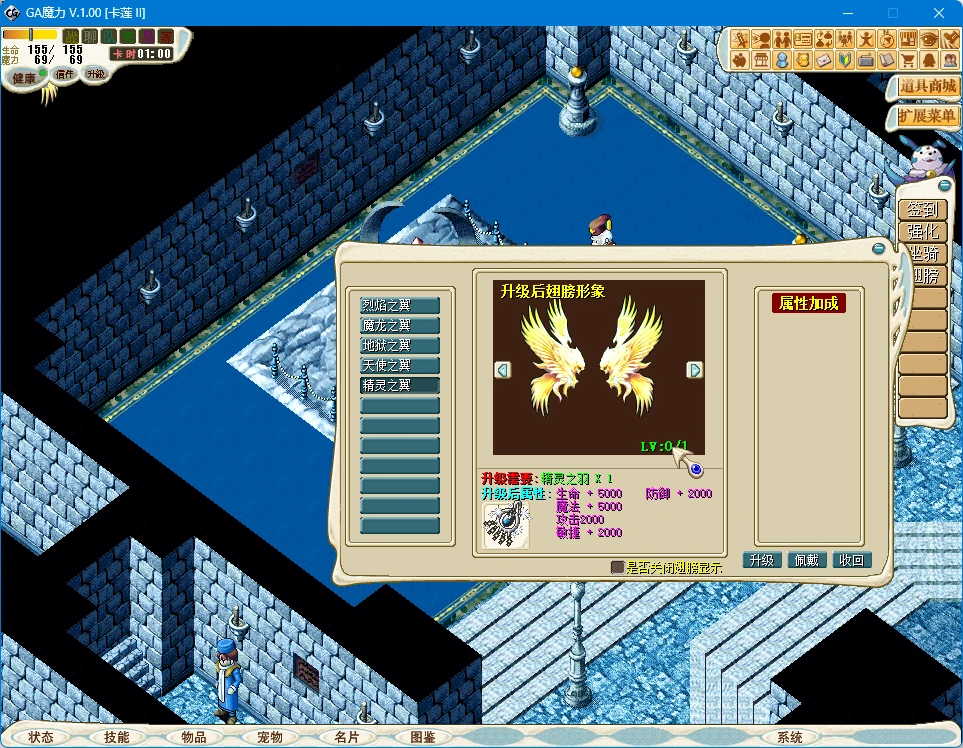Equip the wings with the 佩戴 button
The image size is (963, 748).
807,560
